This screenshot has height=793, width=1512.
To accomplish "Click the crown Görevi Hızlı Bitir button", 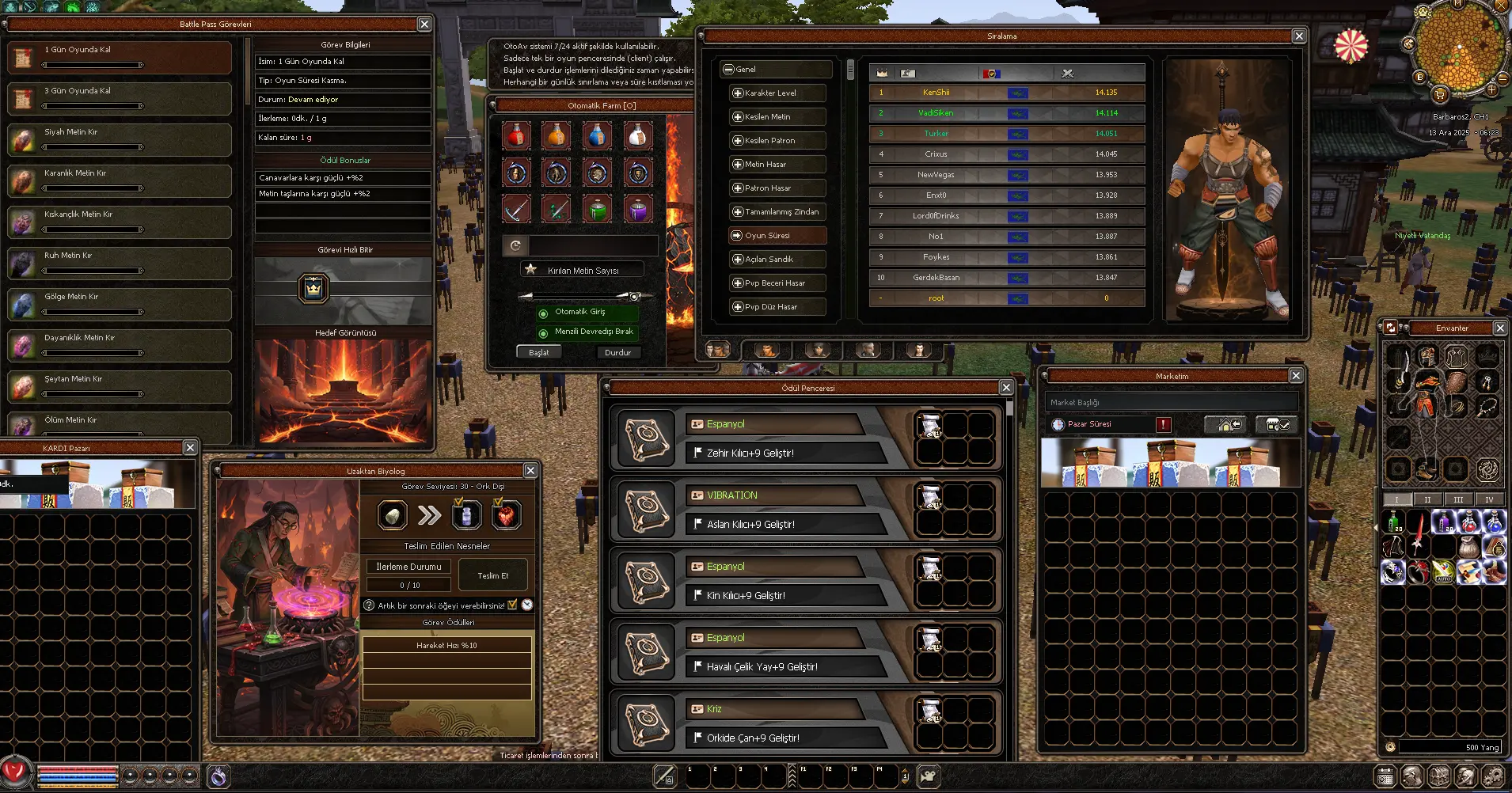I will click(x=313, y=289).
